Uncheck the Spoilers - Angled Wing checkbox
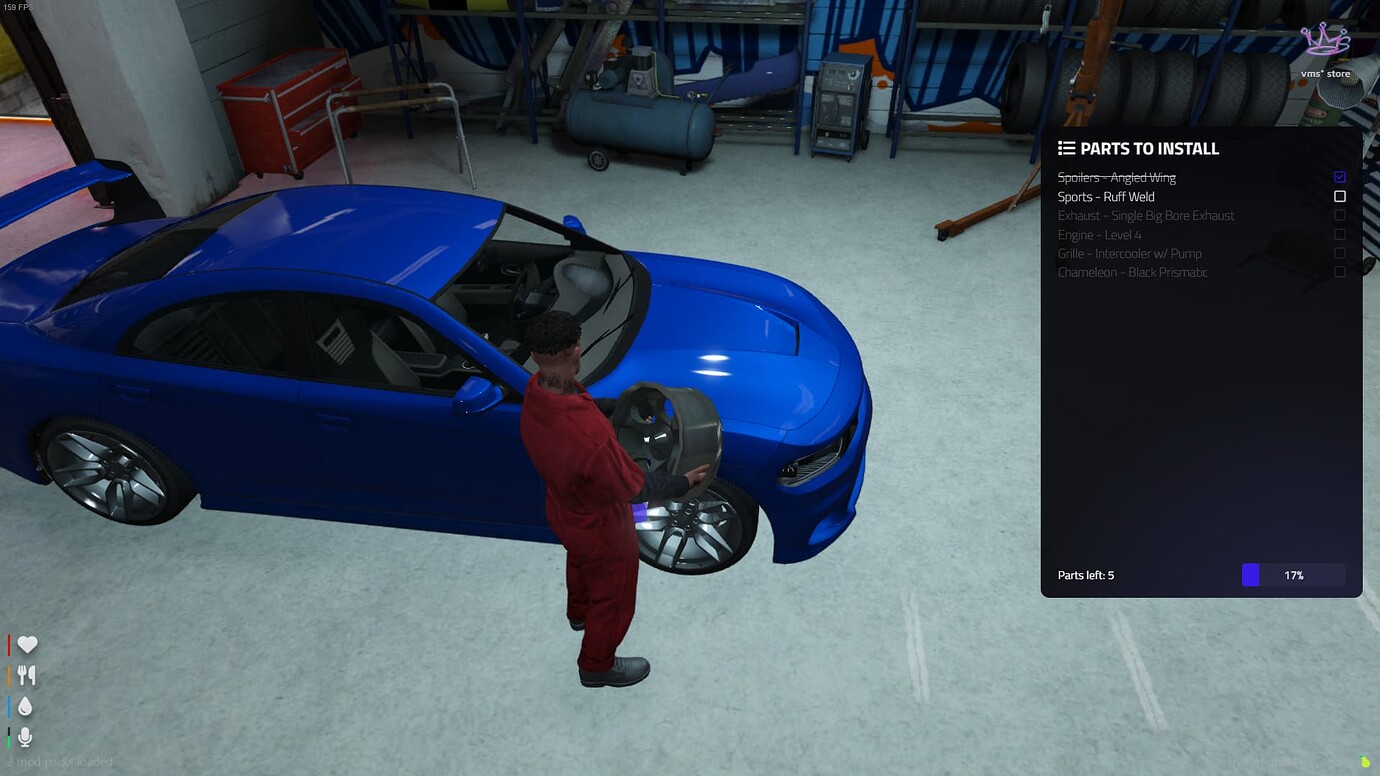 click(1340, 176)
